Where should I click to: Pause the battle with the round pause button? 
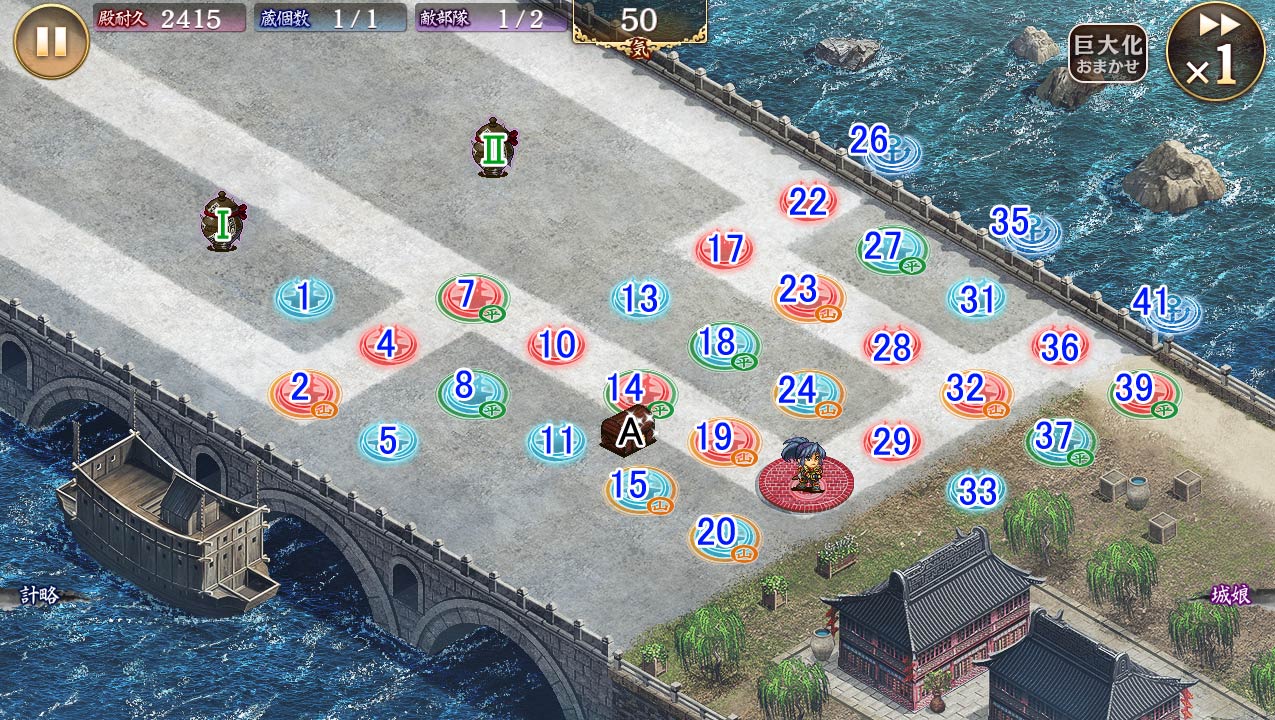click(x=51, y=41)
